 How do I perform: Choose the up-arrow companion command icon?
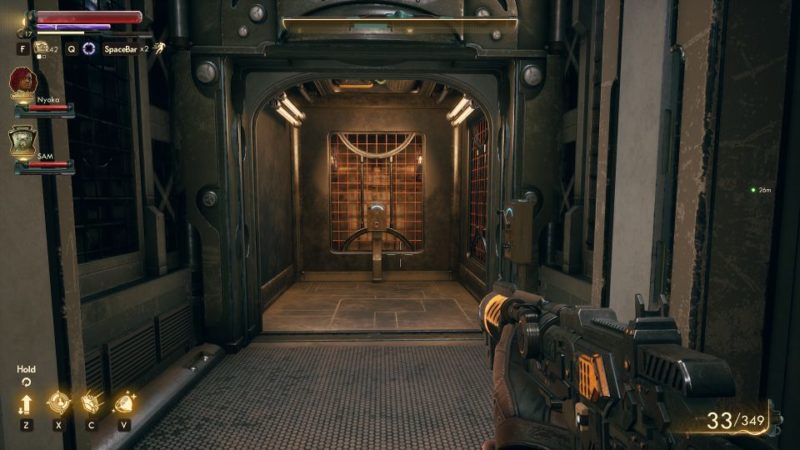point(26,403)
